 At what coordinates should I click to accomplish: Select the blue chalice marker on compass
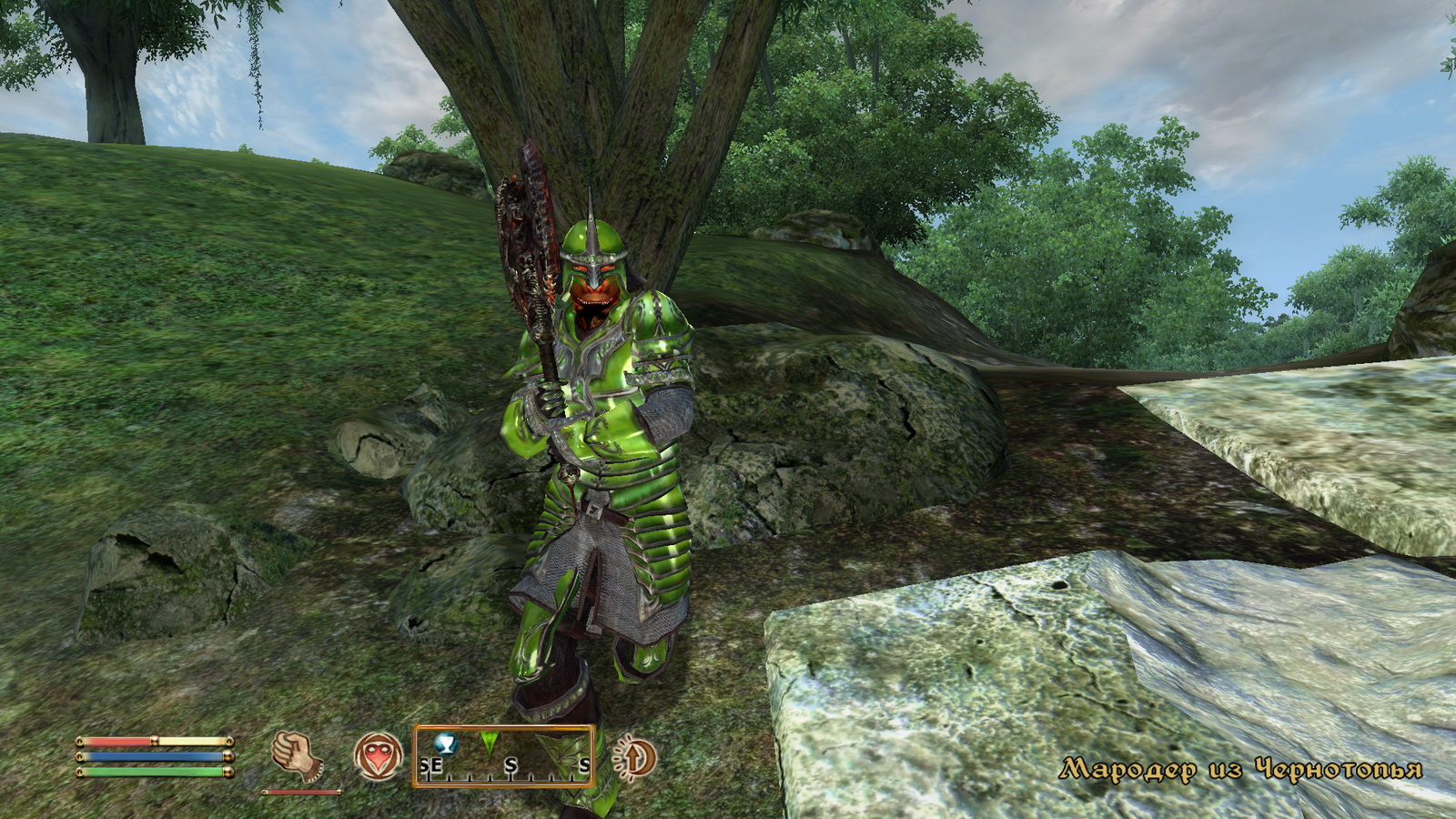445,743
